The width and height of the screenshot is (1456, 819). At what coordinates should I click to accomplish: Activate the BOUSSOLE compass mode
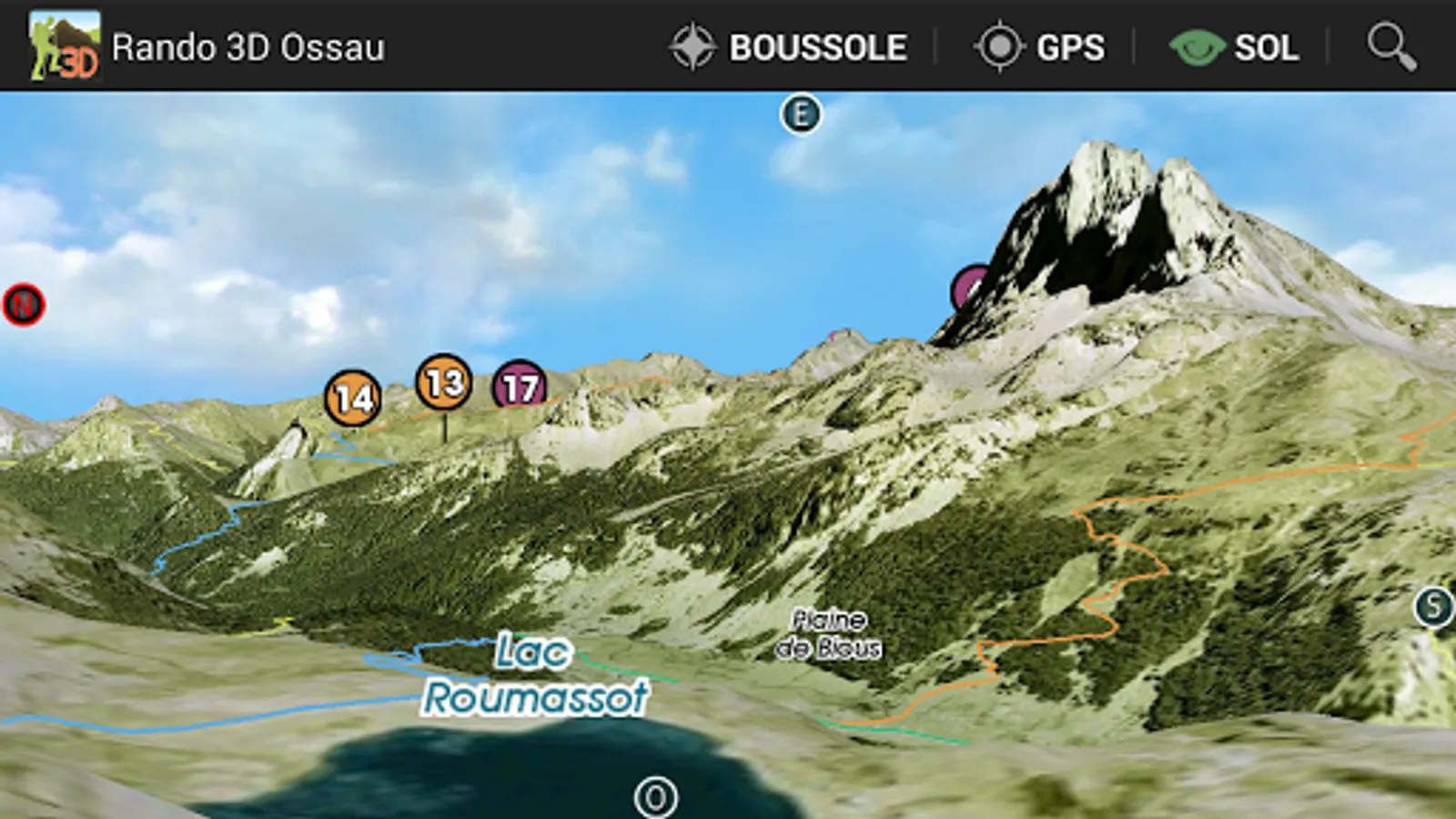click(x=788, y=47)
